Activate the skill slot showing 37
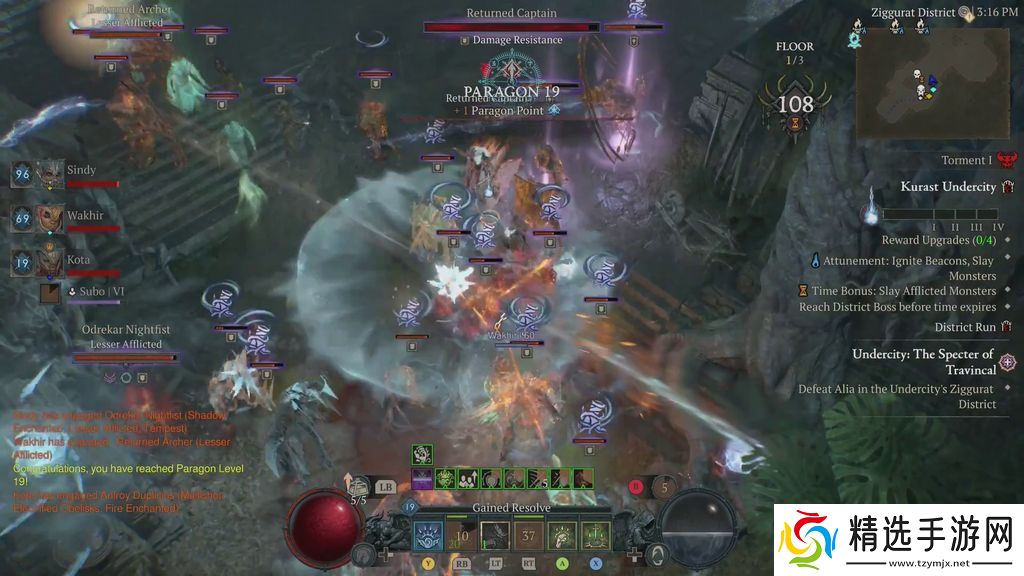Screen dimensions: 1024x576 (x=527, y=536)
